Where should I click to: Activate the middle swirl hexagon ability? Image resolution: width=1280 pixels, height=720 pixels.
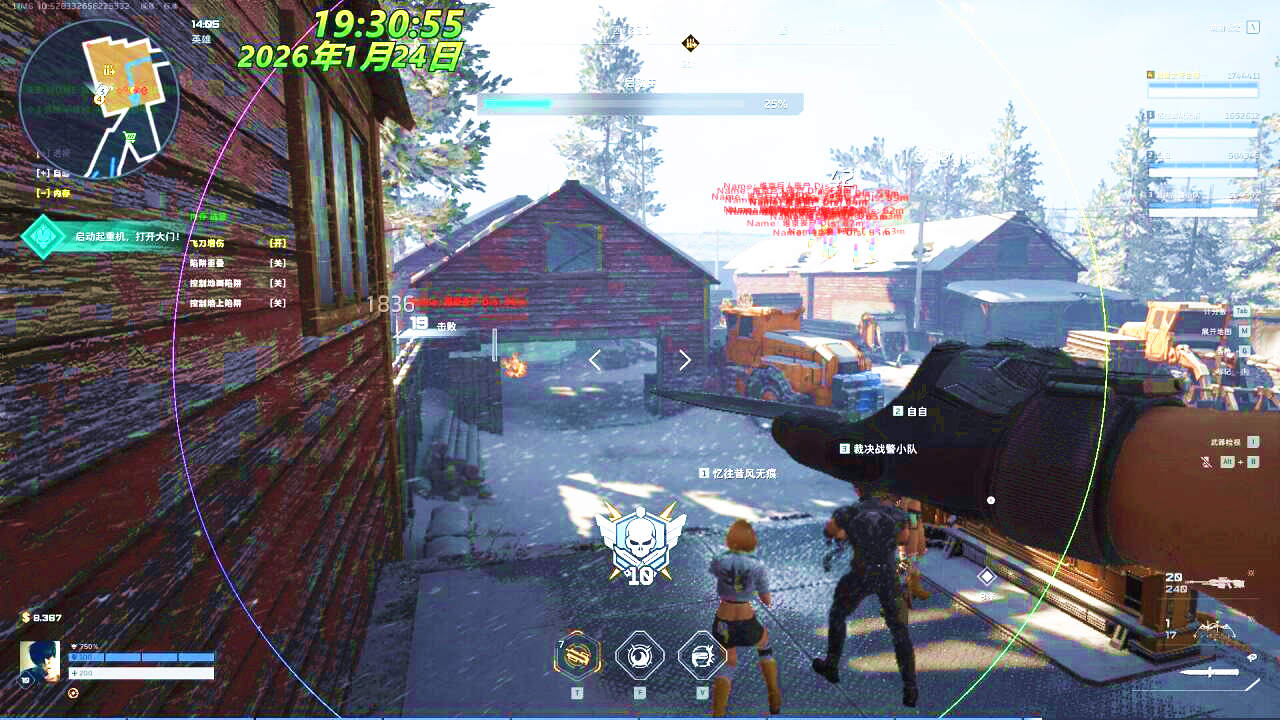640,657
